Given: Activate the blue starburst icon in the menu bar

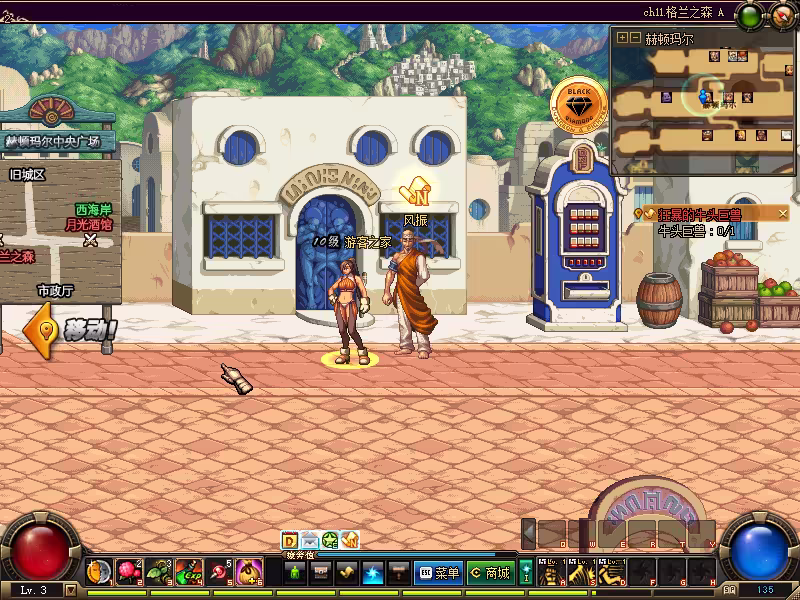Looking at the screenshot, I should pyautogui.click(x=372, y=573).
